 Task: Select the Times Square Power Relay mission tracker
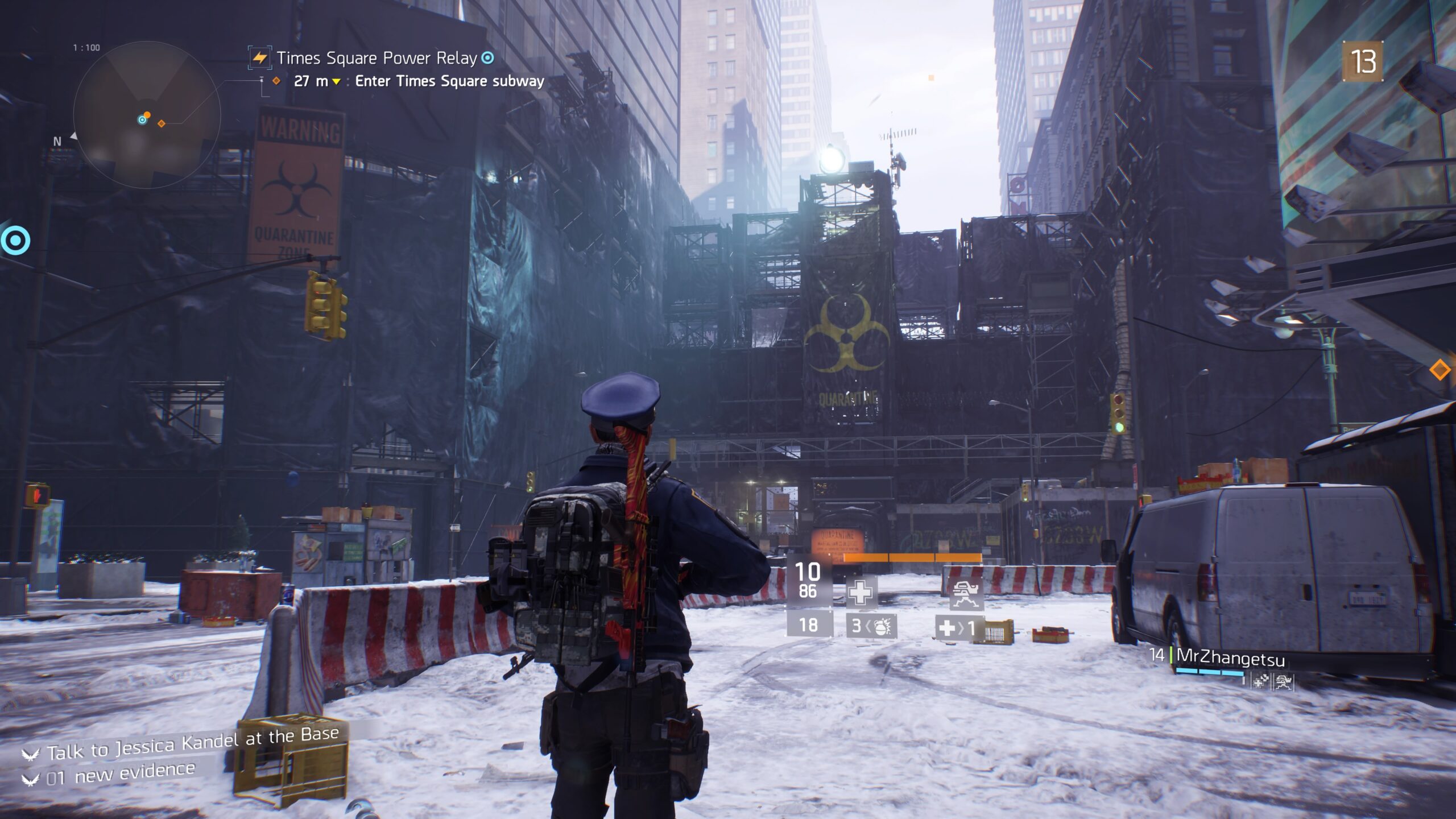[x=377, y=58]
